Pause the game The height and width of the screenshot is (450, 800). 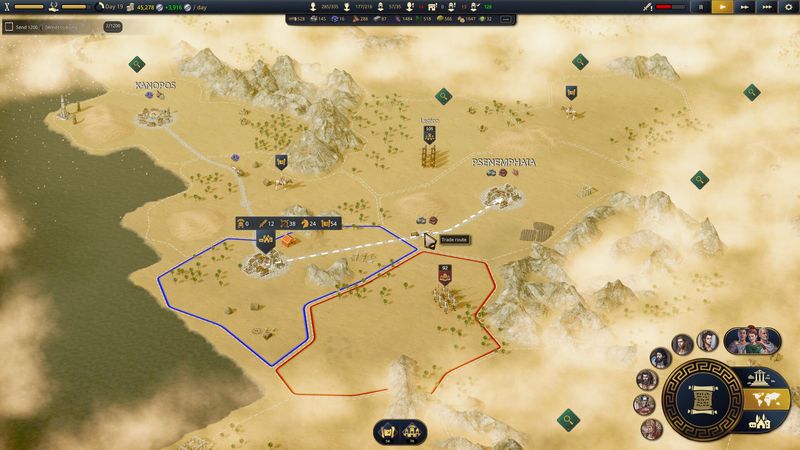tap(702, 7)
